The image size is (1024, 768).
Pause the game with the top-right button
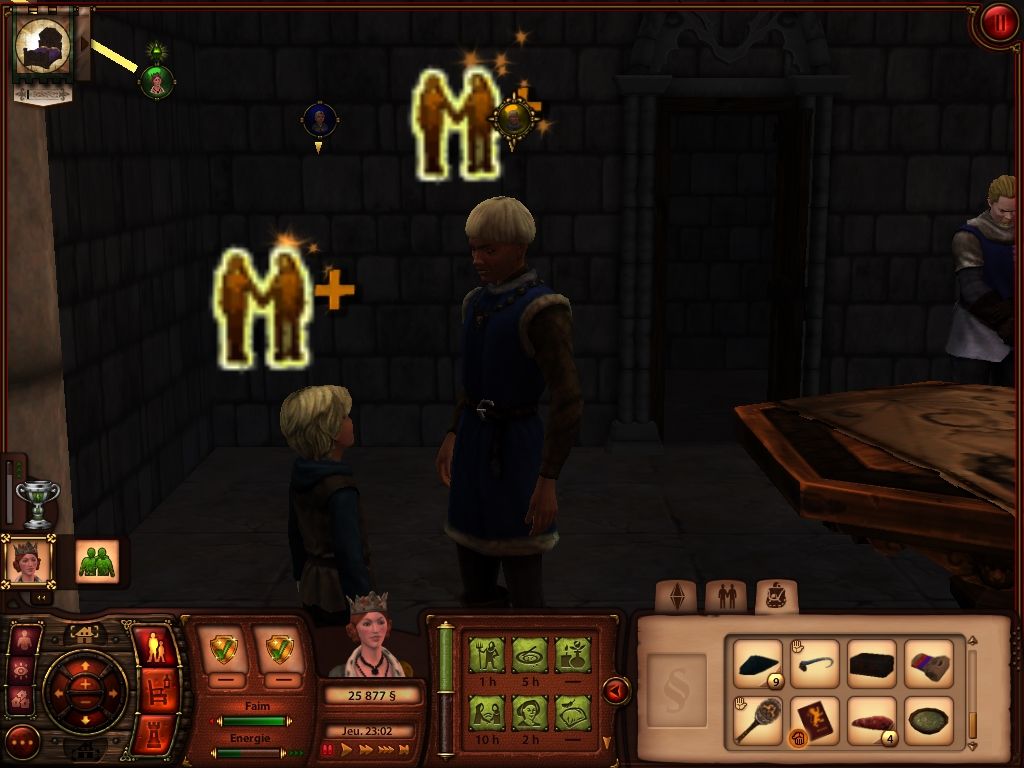tap(997, 23)
